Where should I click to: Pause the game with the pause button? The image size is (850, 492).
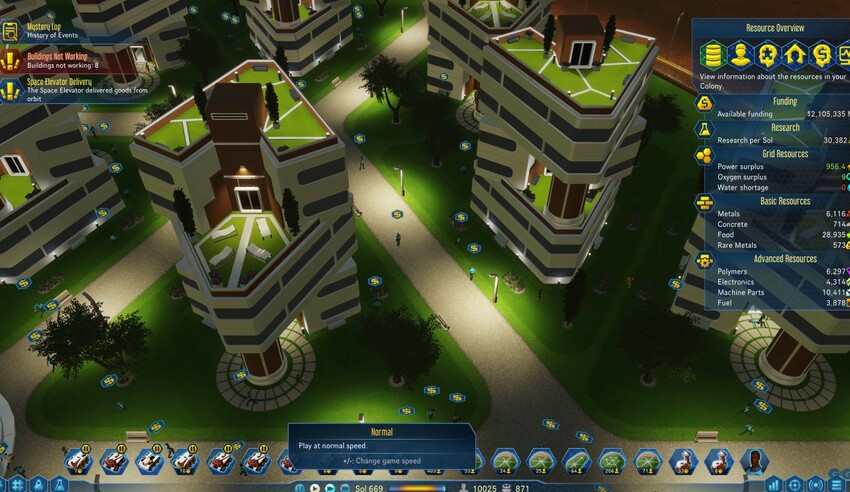click(300, 487)
